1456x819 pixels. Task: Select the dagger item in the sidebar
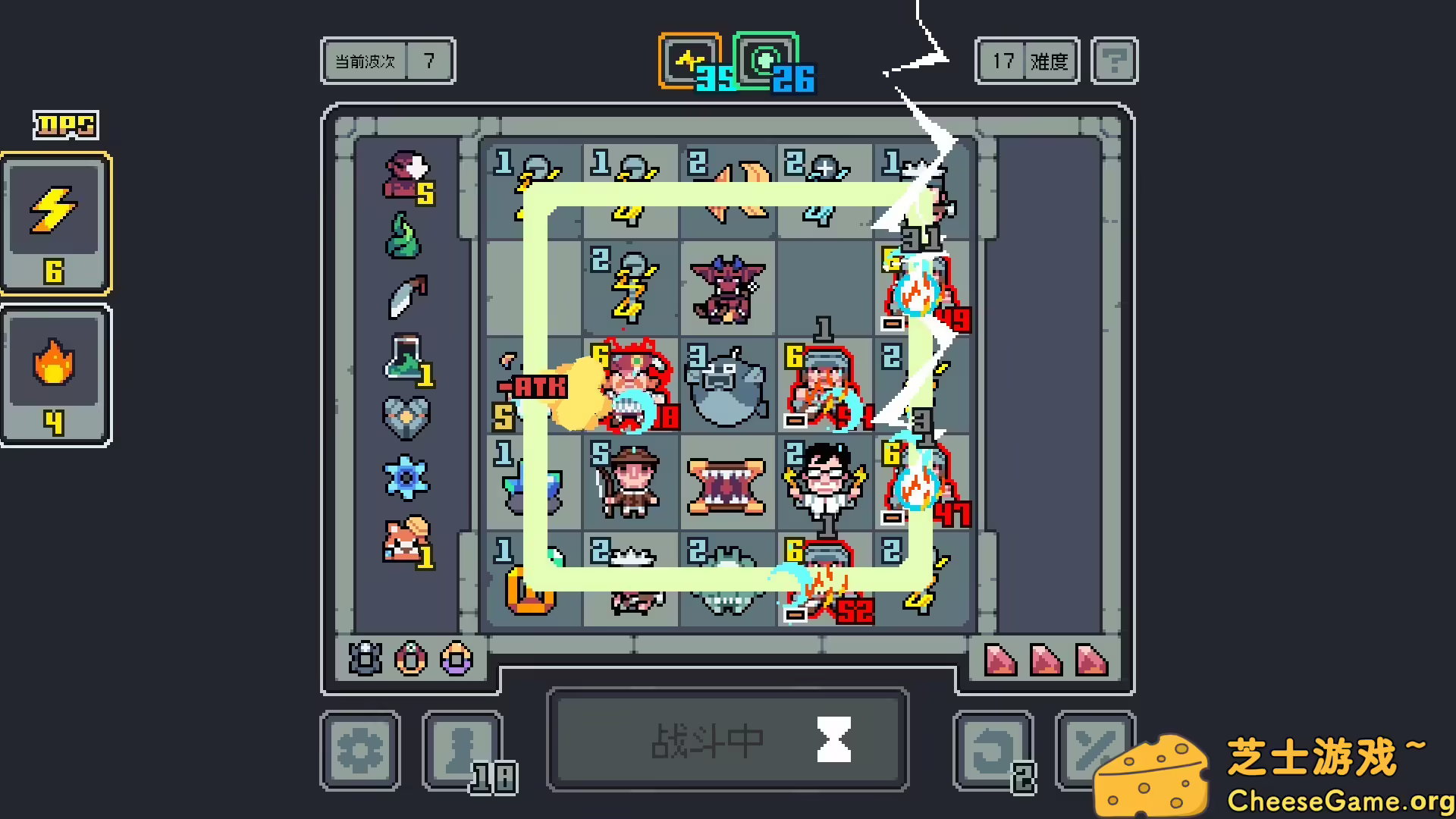406,297
